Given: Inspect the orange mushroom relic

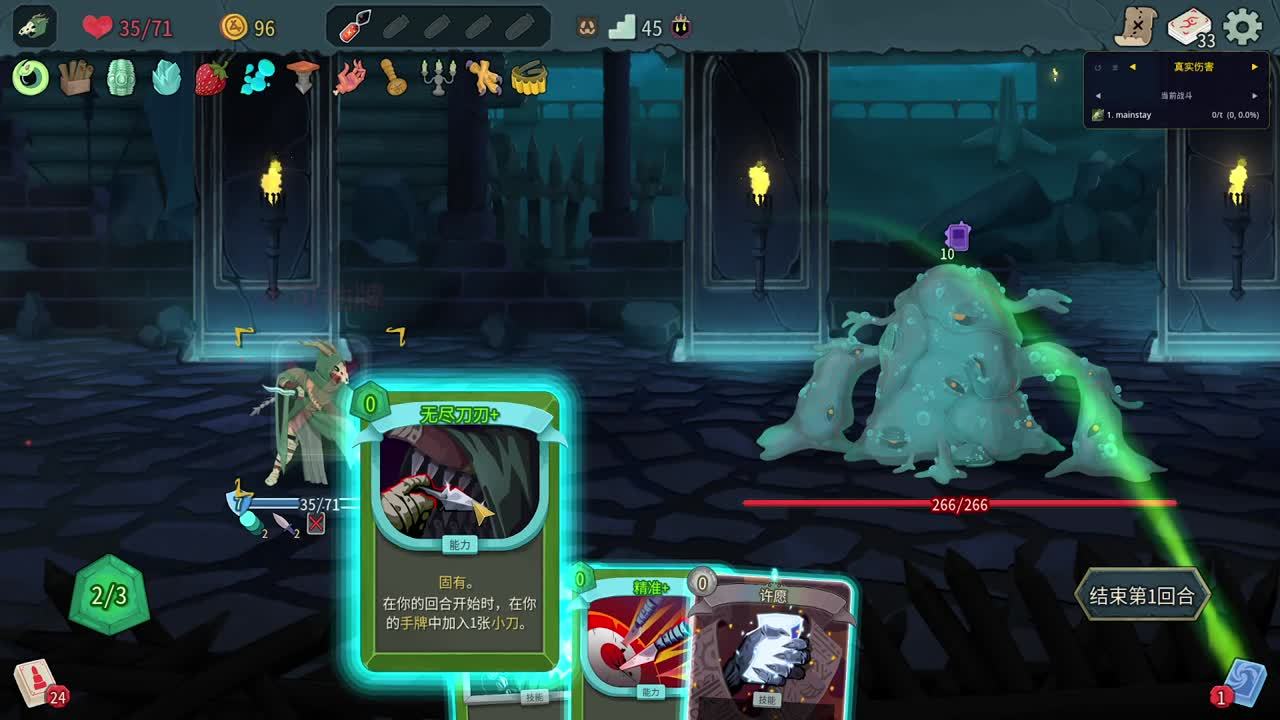Looking at the screenshot, I should click(303, 77).
